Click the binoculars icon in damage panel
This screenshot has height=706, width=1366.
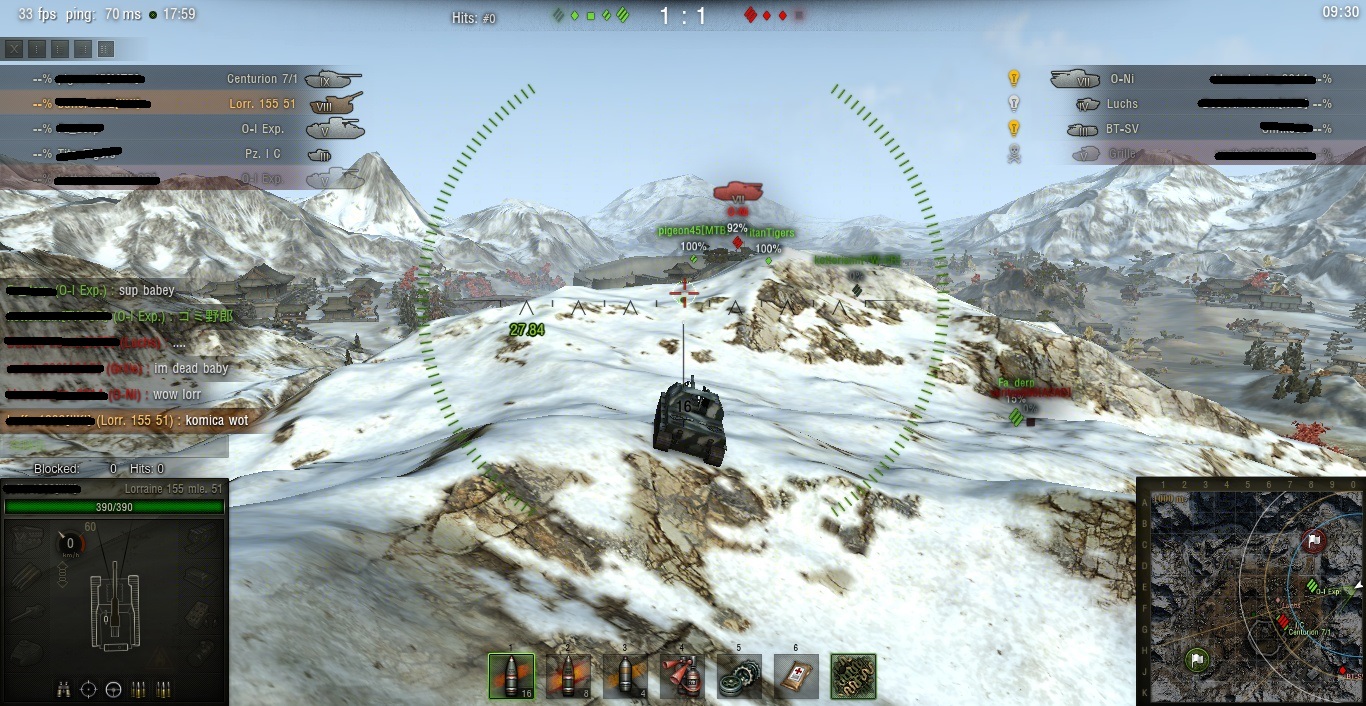(x=64, y=689)
